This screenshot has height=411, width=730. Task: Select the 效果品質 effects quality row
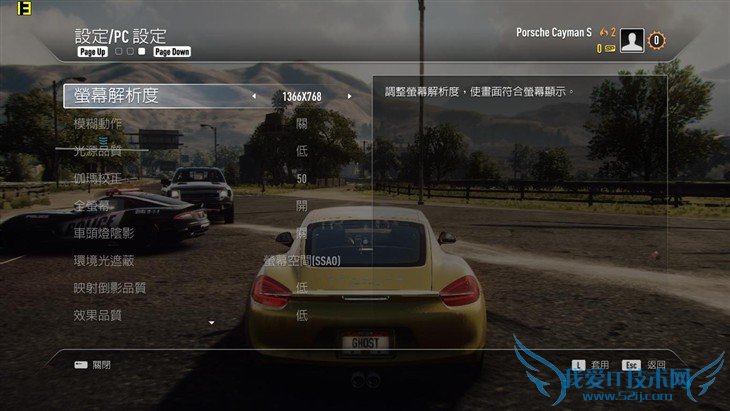pos(98,315)
